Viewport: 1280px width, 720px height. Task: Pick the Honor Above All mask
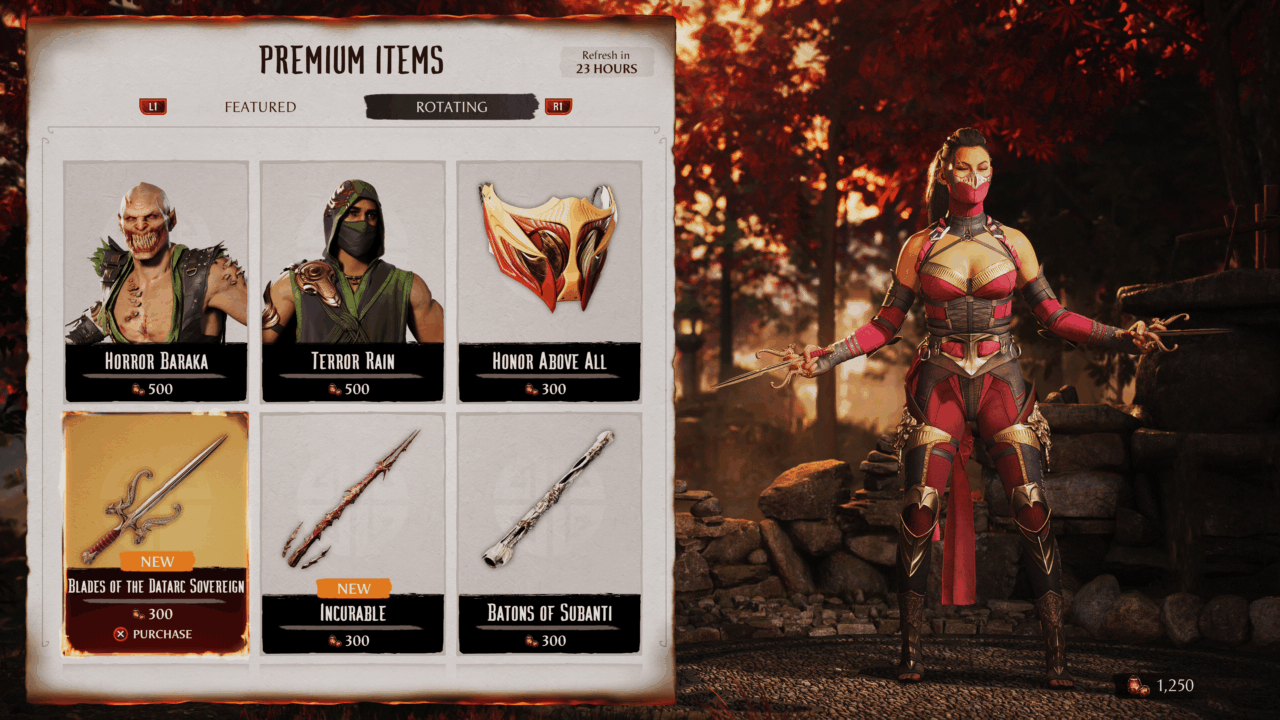click(549, 281)
